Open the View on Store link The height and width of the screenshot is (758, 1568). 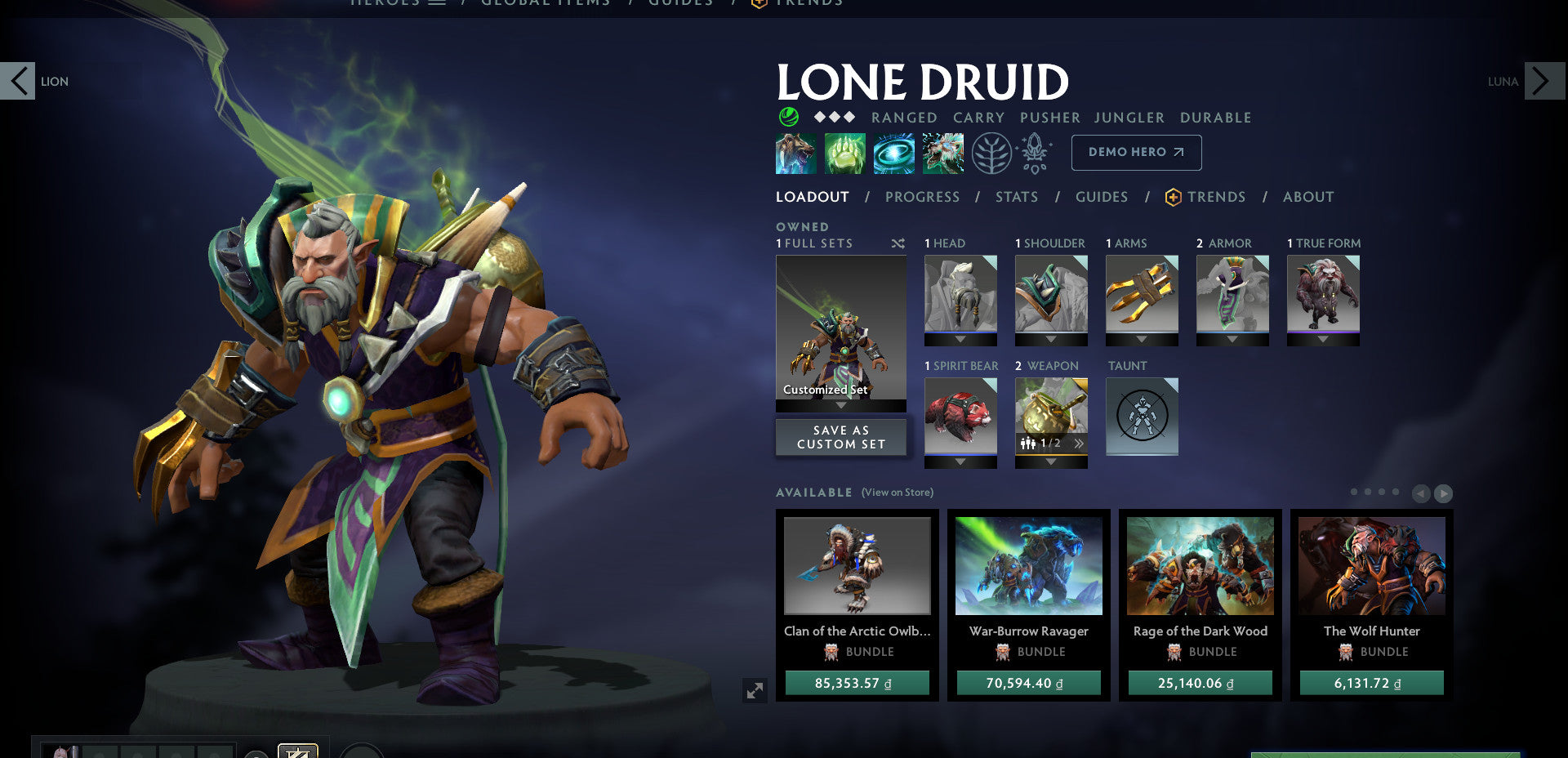coord(896,493)
